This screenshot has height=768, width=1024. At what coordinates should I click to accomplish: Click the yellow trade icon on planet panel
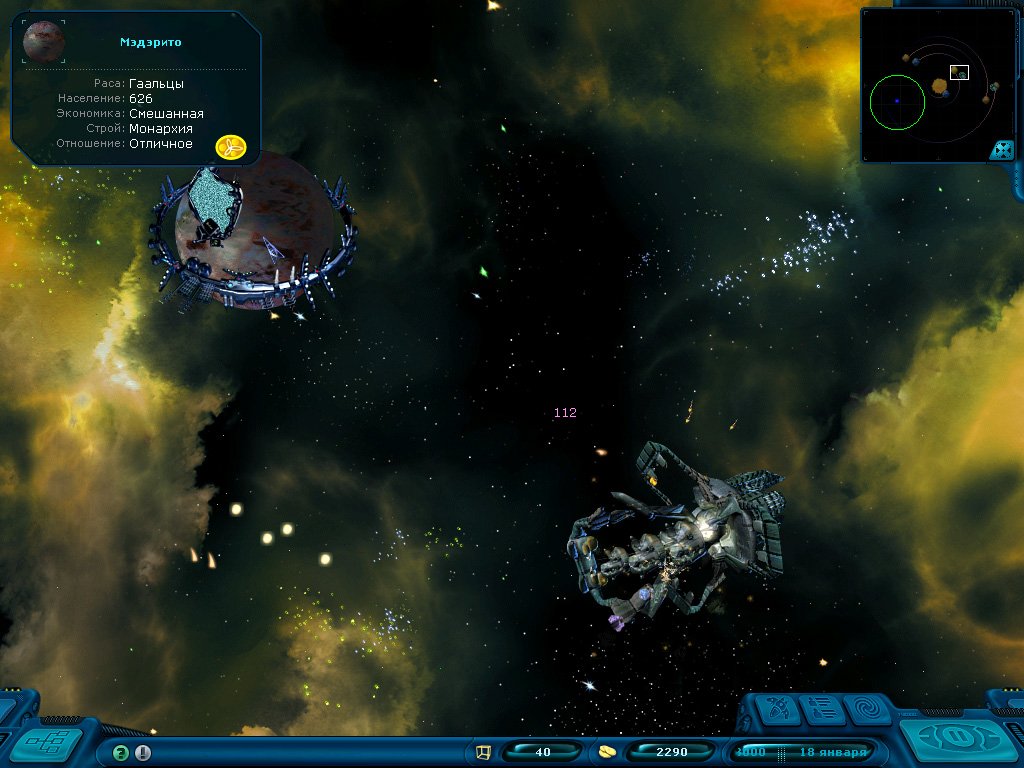pos(231,147)
